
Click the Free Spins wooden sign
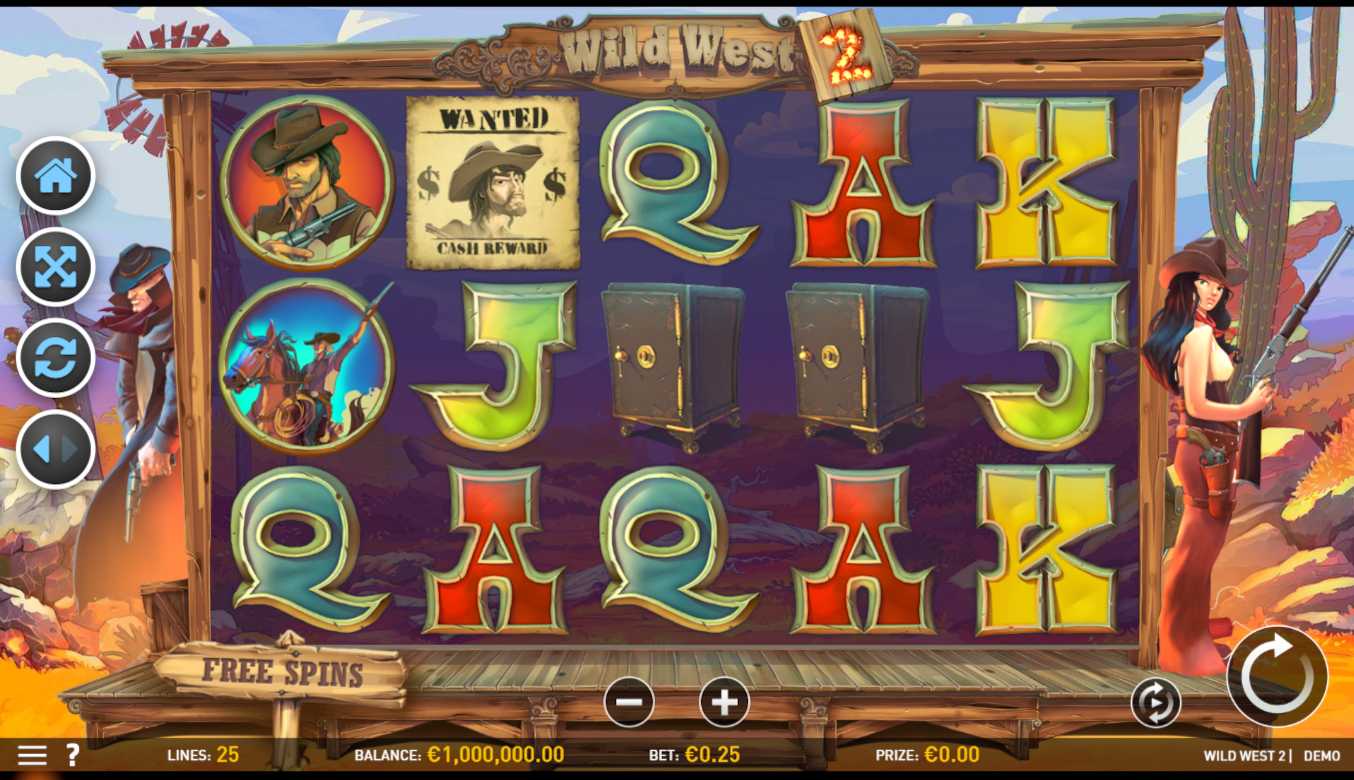(283, 672)
